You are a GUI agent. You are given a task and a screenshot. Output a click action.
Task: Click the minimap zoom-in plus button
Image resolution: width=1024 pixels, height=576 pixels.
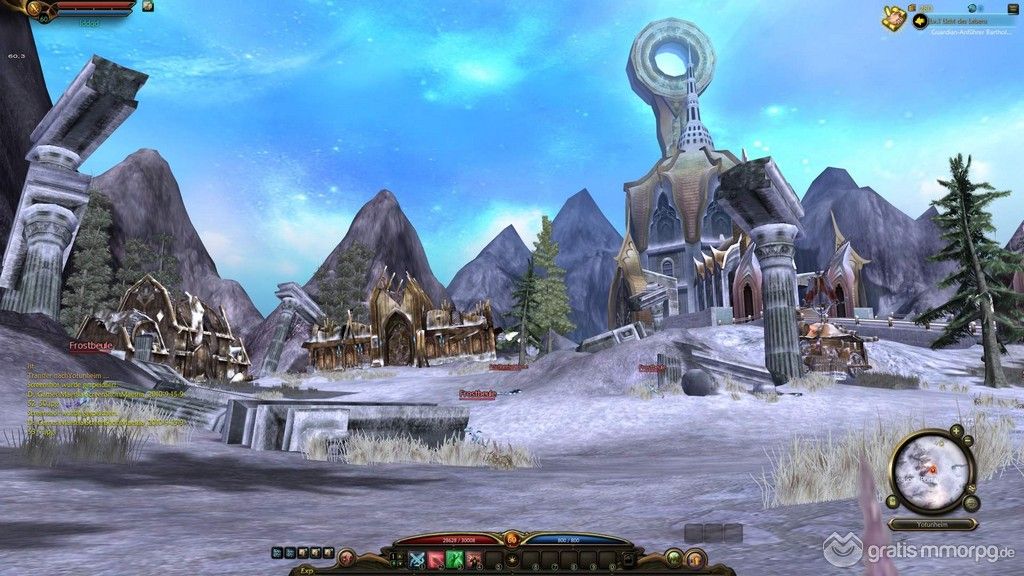coord(956,430)
